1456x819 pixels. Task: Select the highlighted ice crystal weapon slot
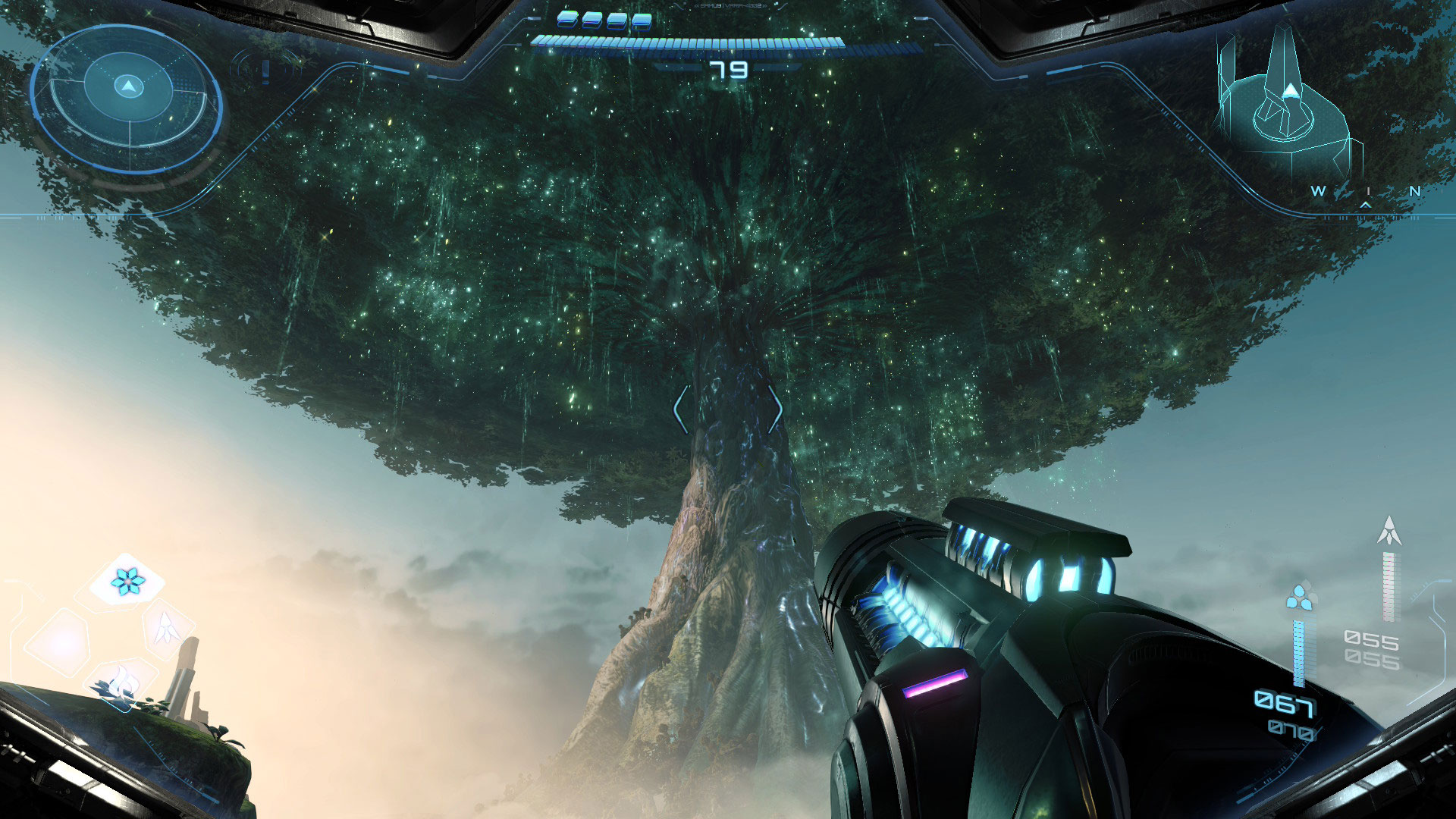point(127,582)
